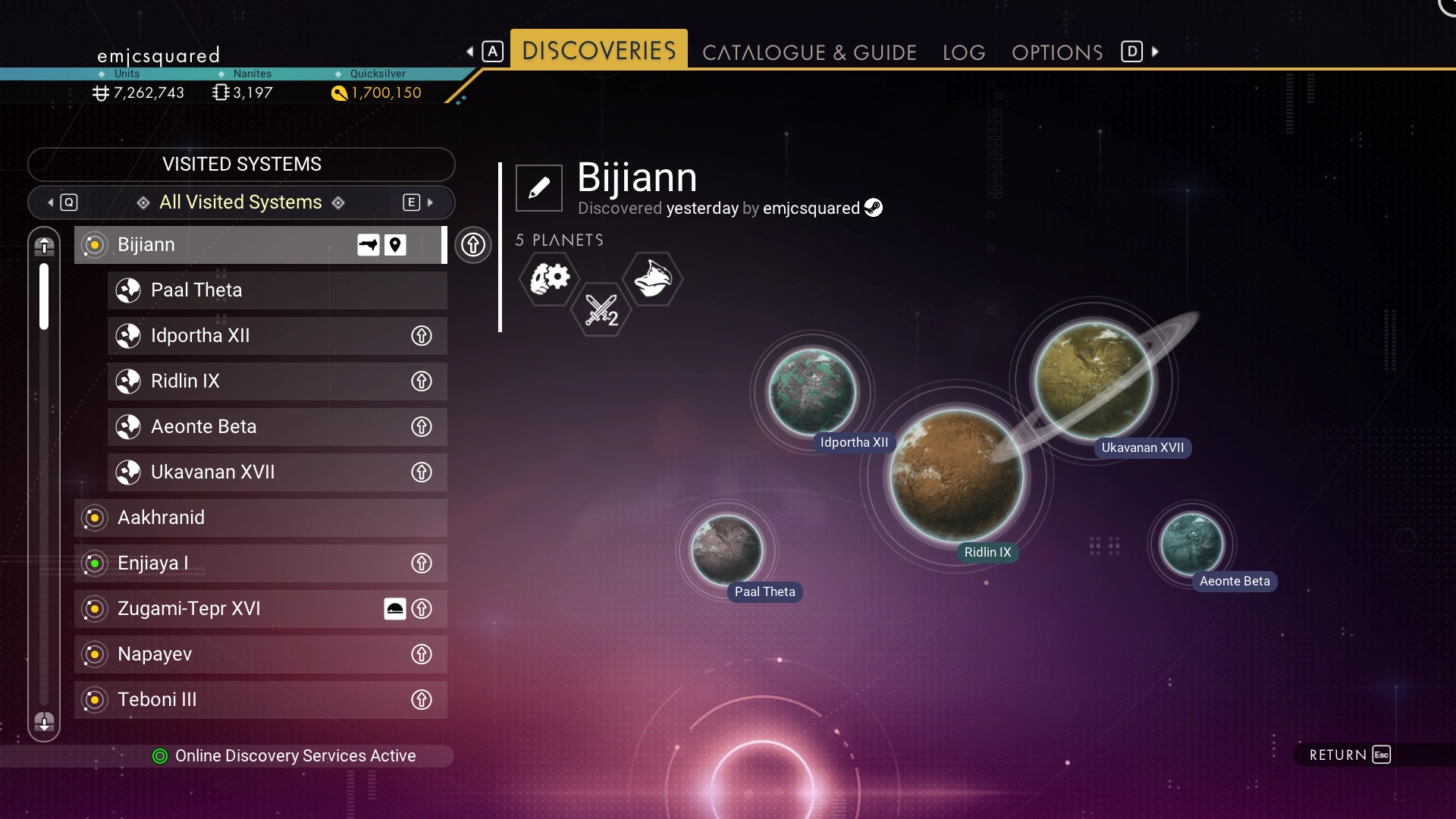Select Idportha XII in the systems list
This screenshot has width=1456, height=819.
258,336
